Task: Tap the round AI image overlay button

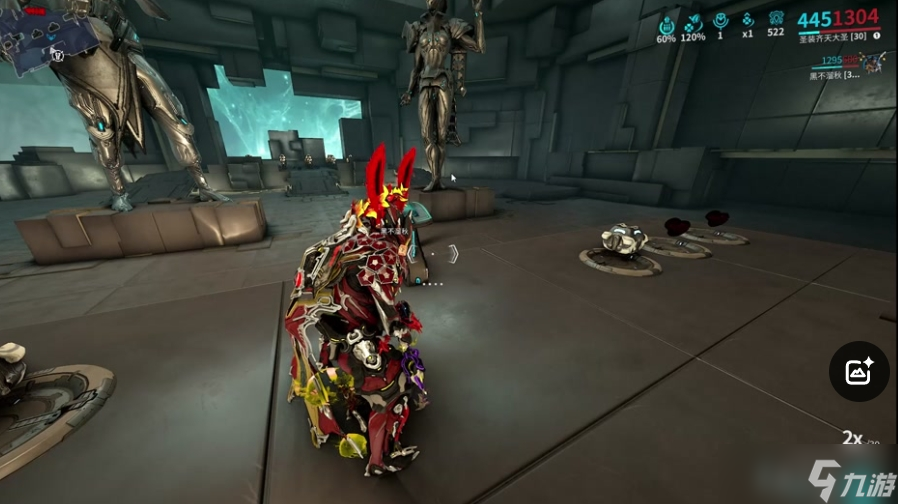Action: (x=859, y=372)
